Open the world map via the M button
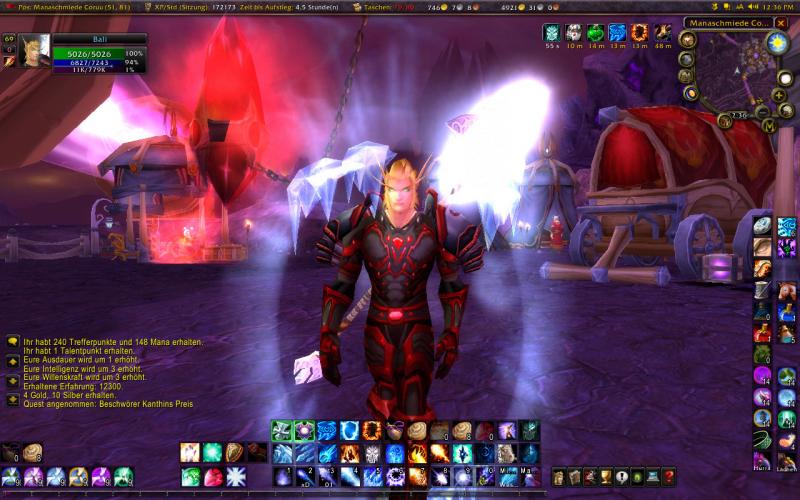This screenshot has width=800, height=500. click(767, 127)
